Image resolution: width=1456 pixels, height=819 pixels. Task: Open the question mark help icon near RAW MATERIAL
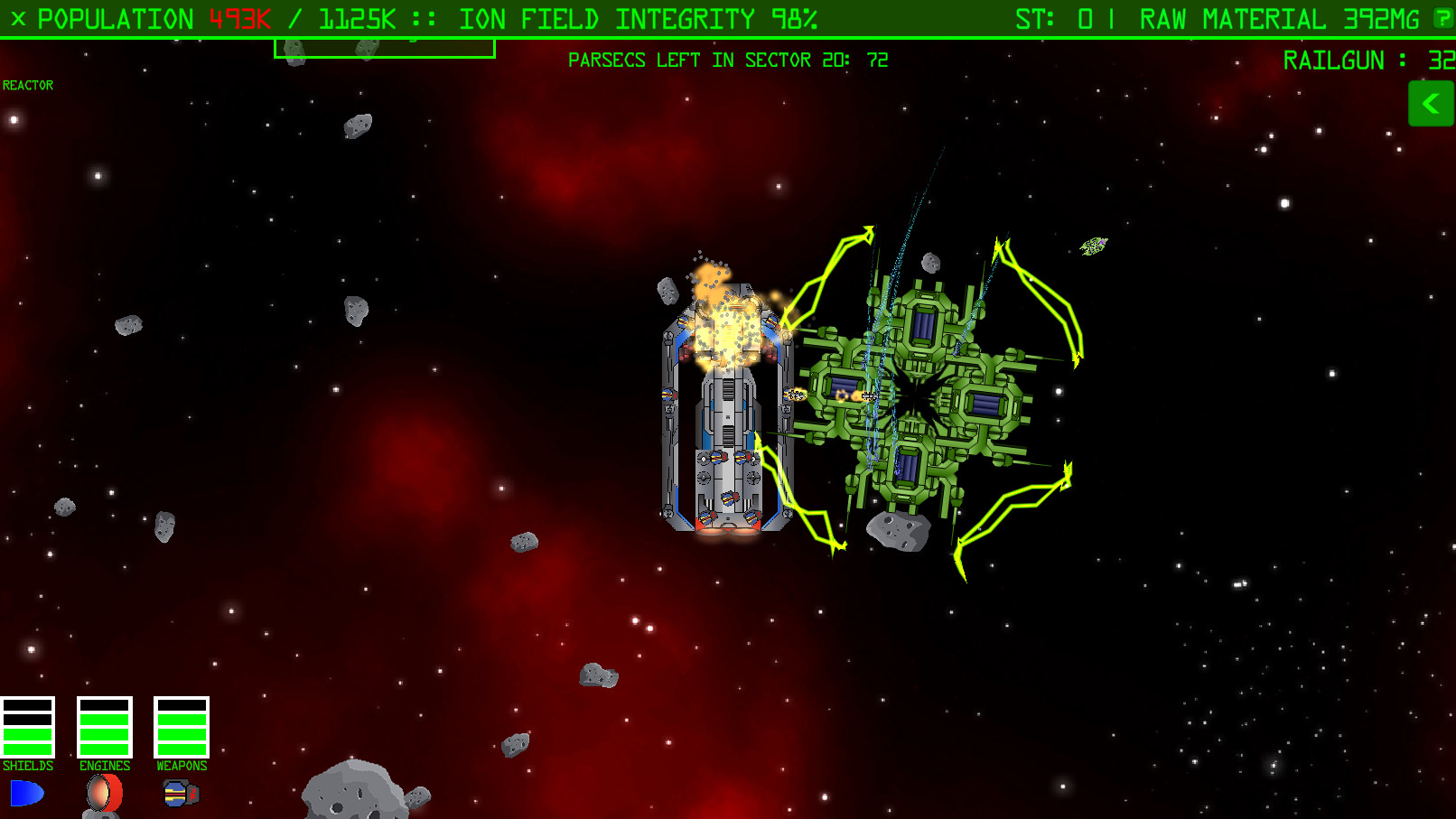[x=1442, y=18]
